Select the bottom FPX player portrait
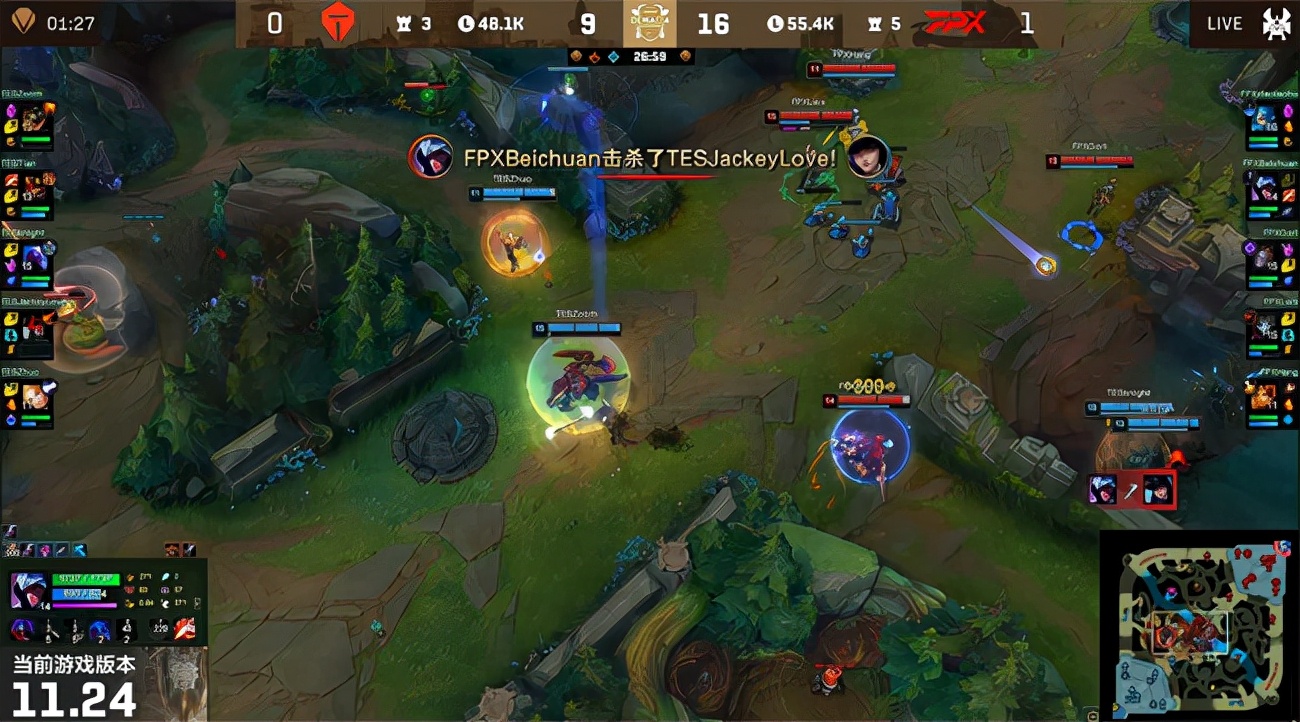Screen dimensions: 1300x722 (1262, 398)
